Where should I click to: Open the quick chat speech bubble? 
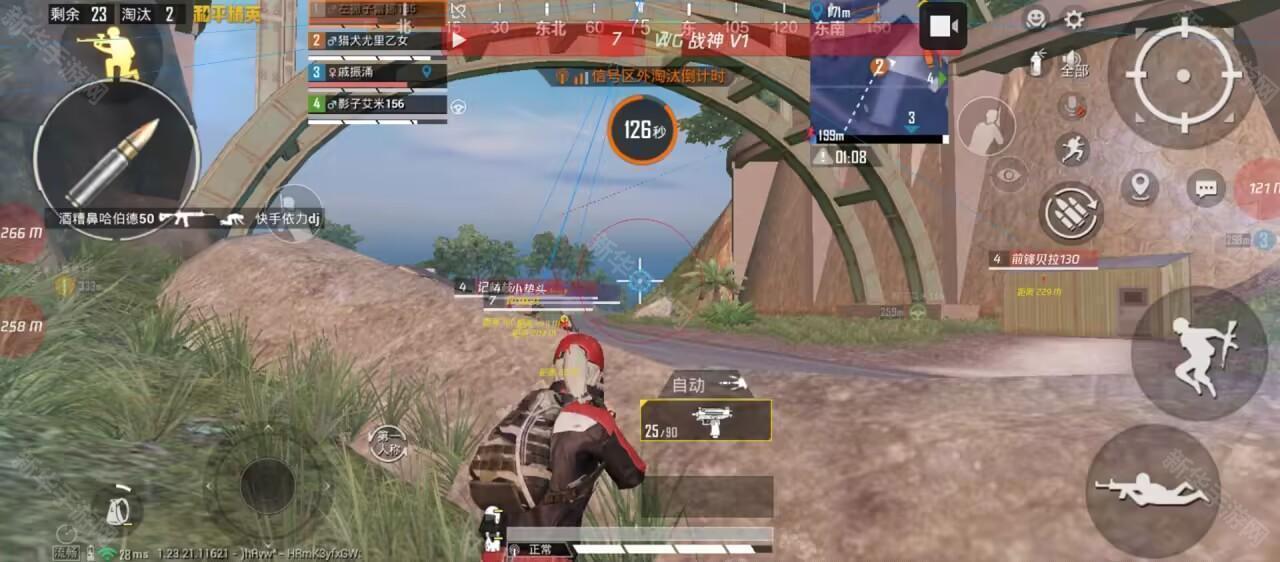(1206, 188)
